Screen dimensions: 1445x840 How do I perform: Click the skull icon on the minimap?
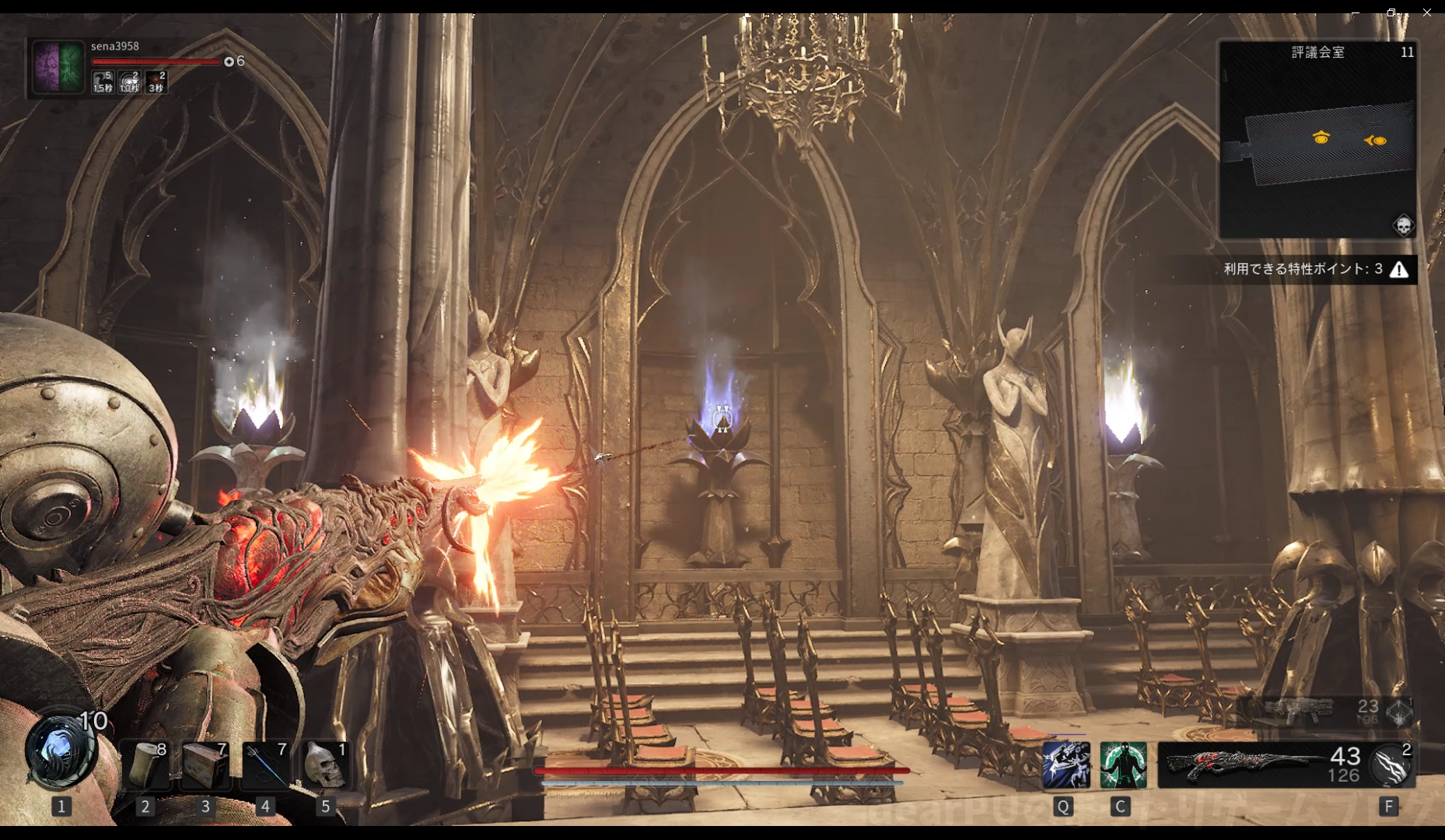click(x=1403, y=226)
